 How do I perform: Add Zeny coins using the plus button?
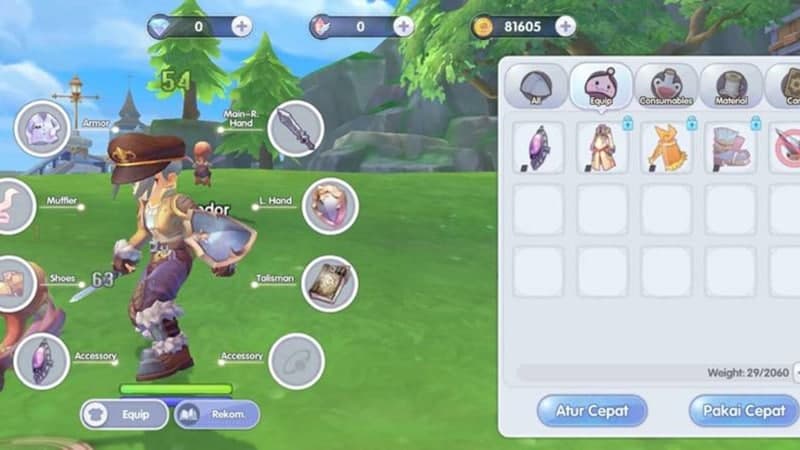(565, 26)
